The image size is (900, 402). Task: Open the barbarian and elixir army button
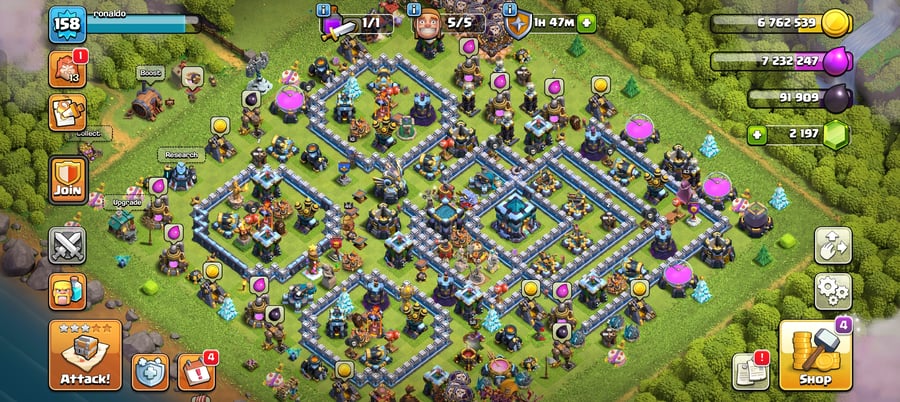(x=67, y=290)
